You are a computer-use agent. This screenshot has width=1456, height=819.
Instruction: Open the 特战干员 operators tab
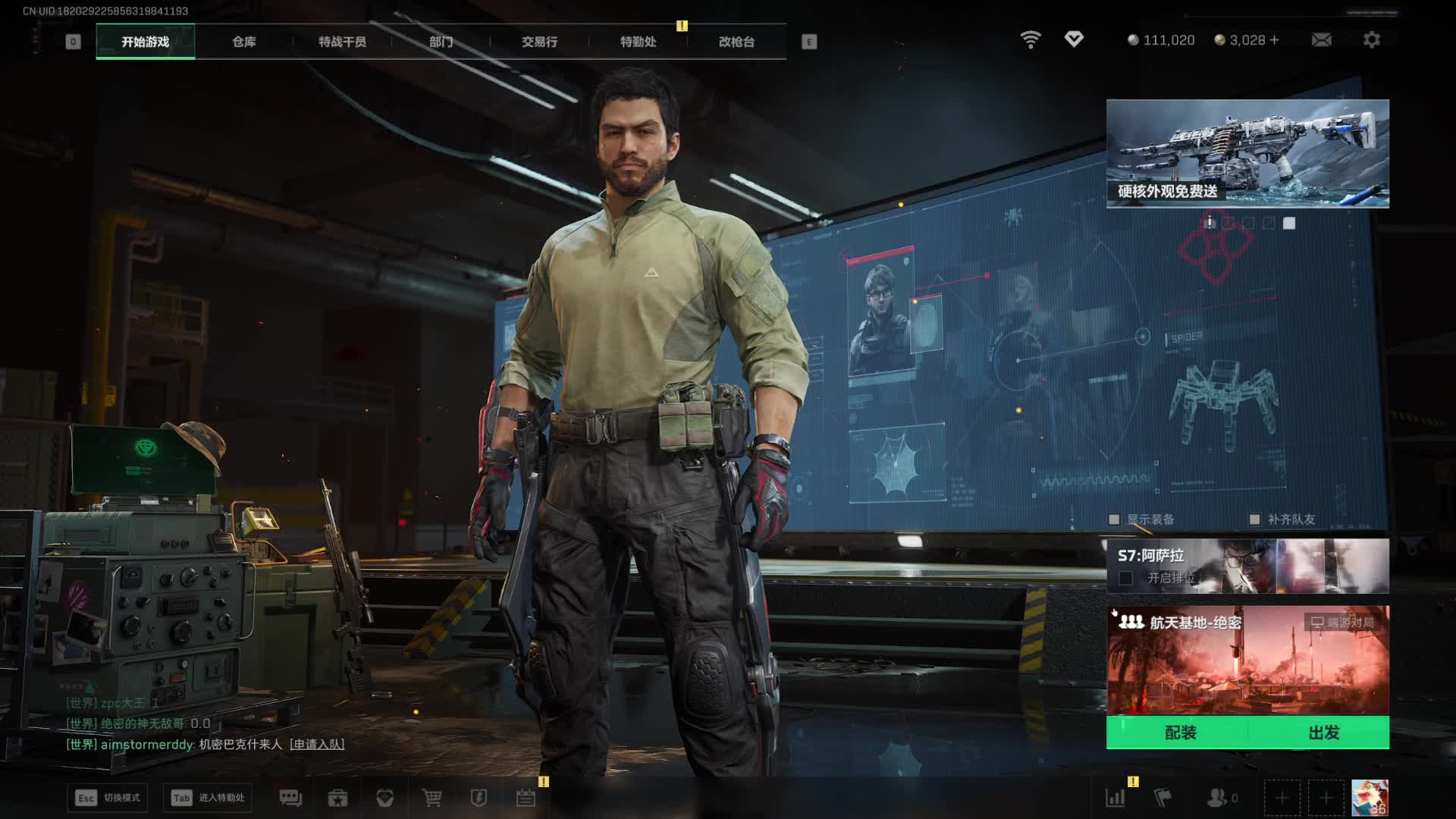click(342, 42)
